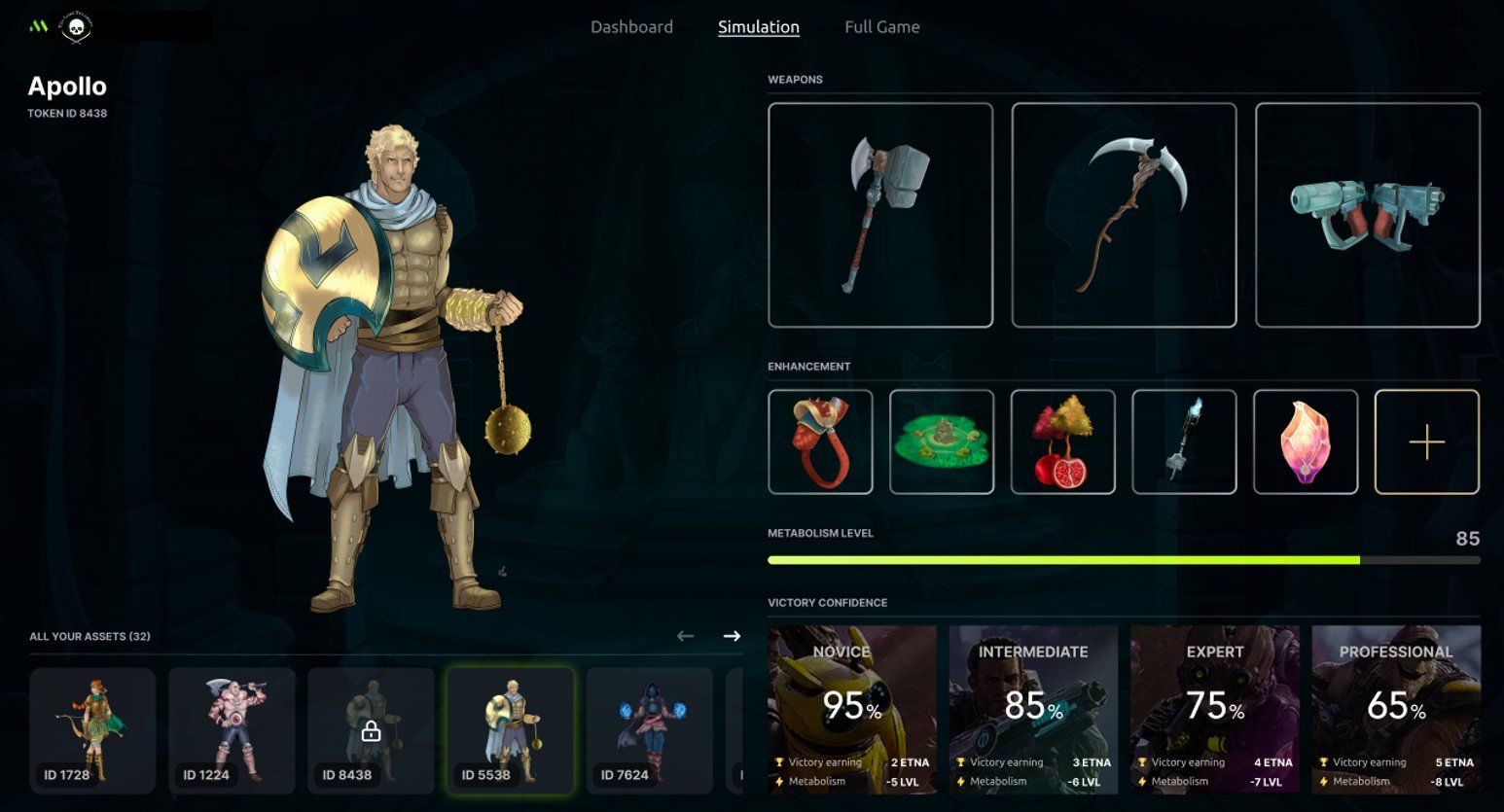Add a new enhancement with the plus slot
This screenshot has width=1504, height=812.
1426,441
